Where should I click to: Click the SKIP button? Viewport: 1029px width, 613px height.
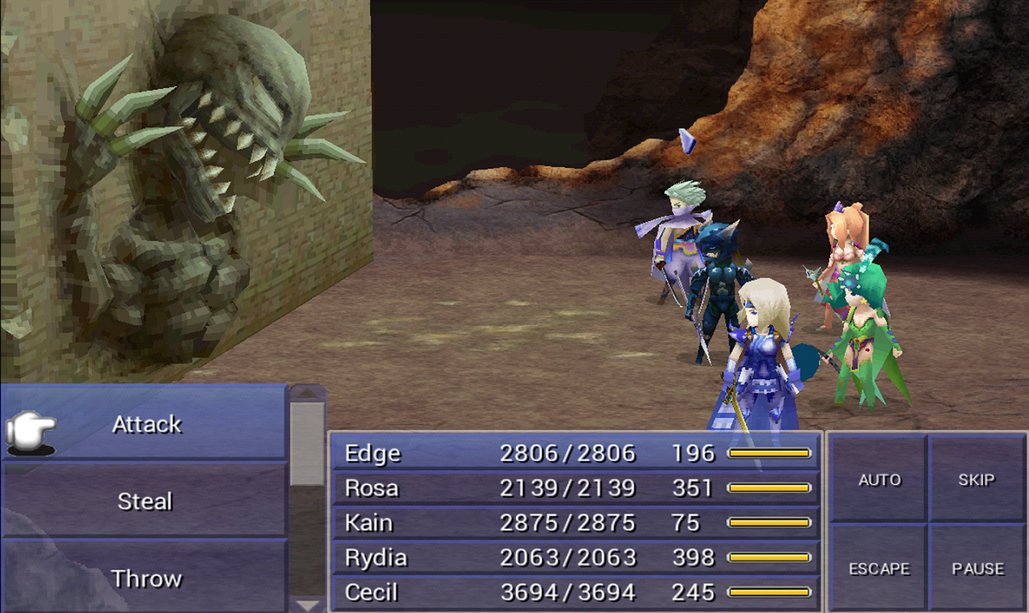976,480
